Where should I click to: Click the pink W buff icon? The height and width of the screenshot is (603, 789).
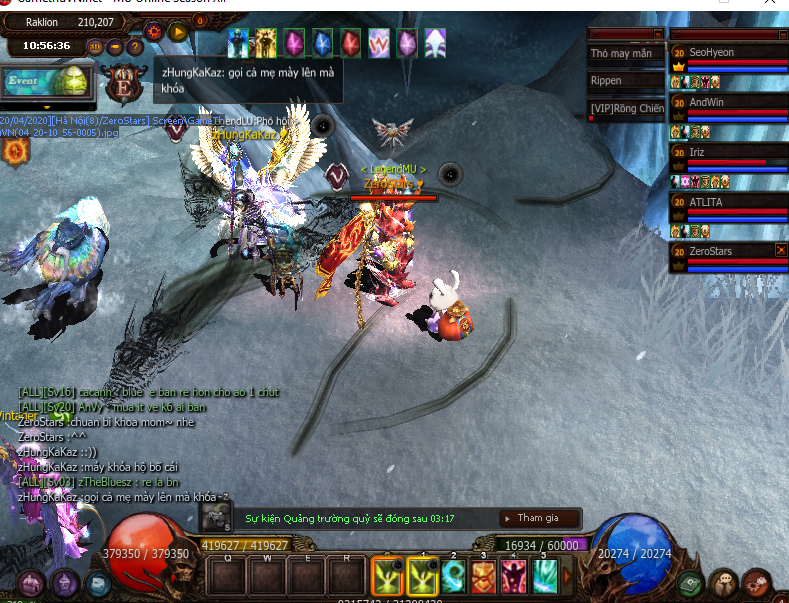tap(379, 43)
